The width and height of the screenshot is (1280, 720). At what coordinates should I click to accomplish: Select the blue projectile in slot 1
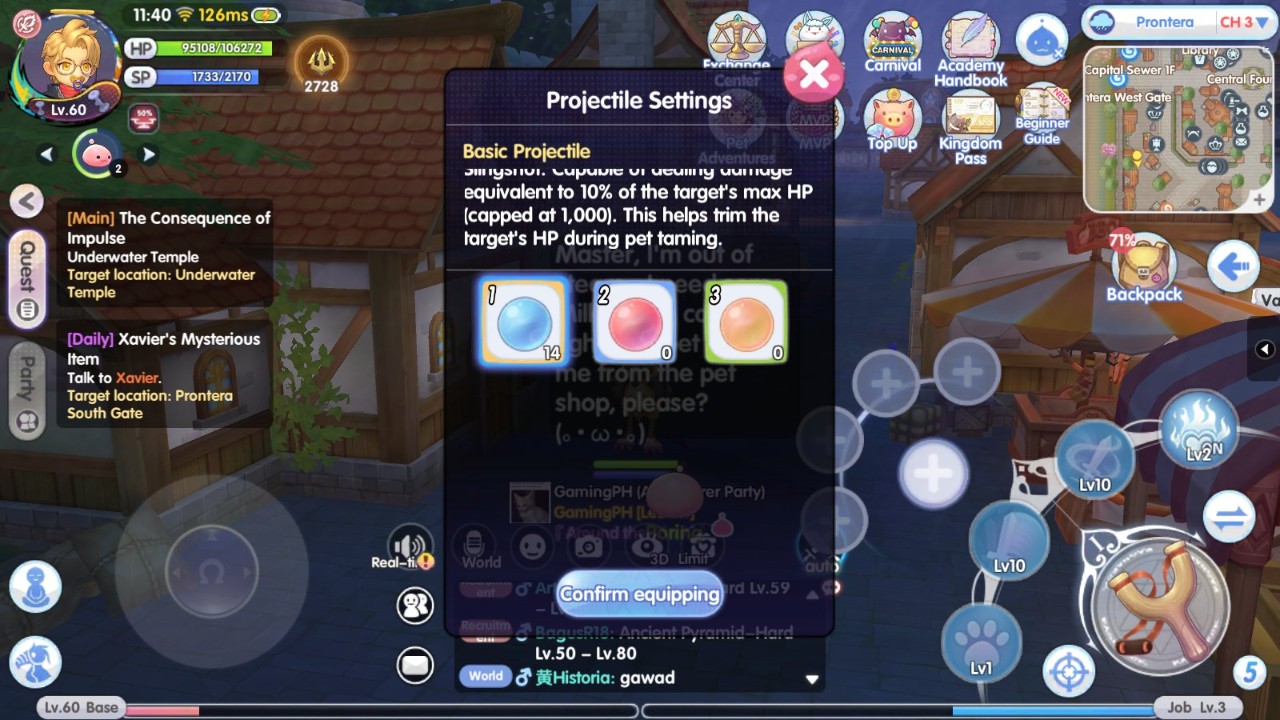point(524,322)
